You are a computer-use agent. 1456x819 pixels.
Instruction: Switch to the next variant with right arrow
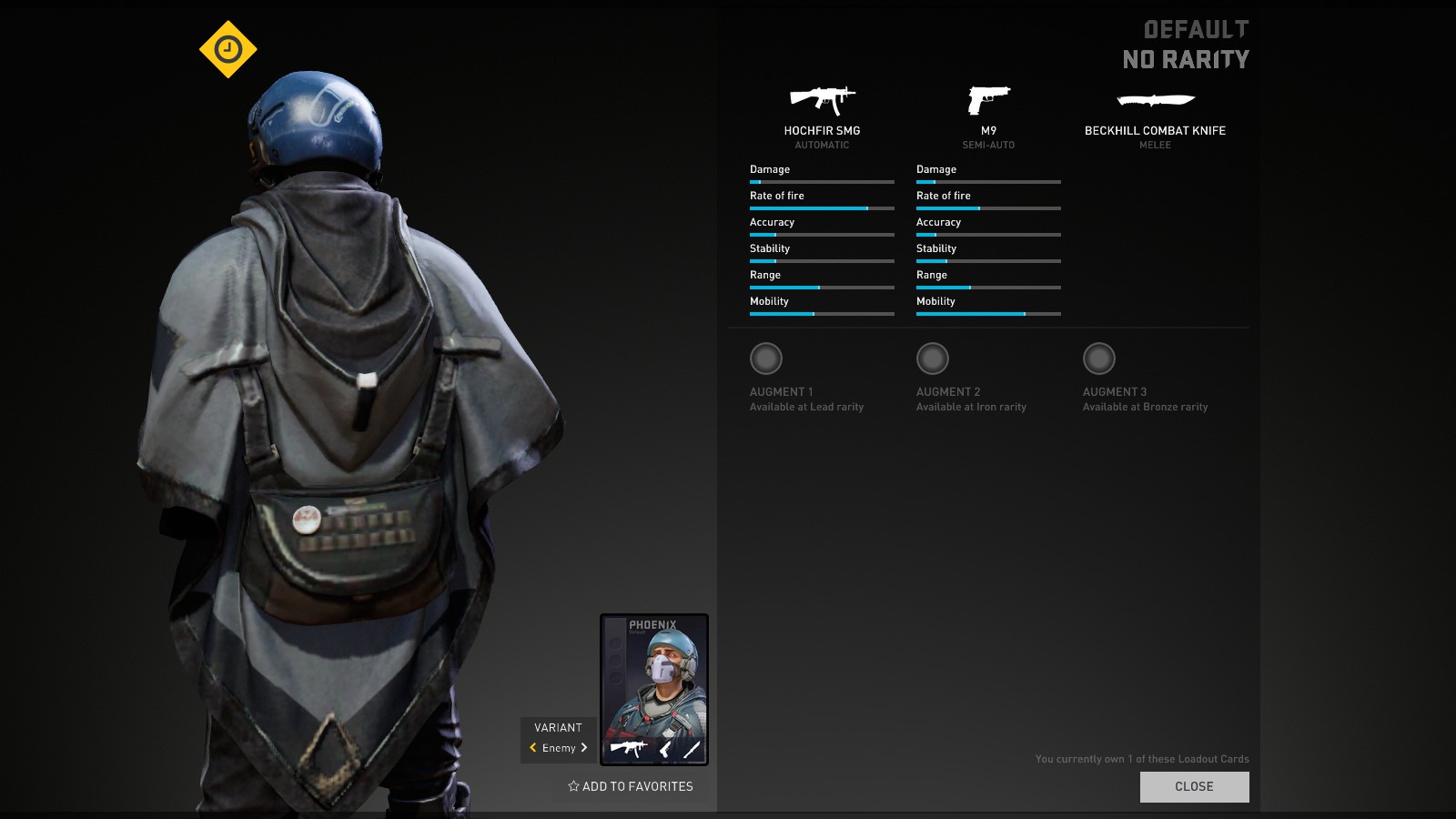584,748
